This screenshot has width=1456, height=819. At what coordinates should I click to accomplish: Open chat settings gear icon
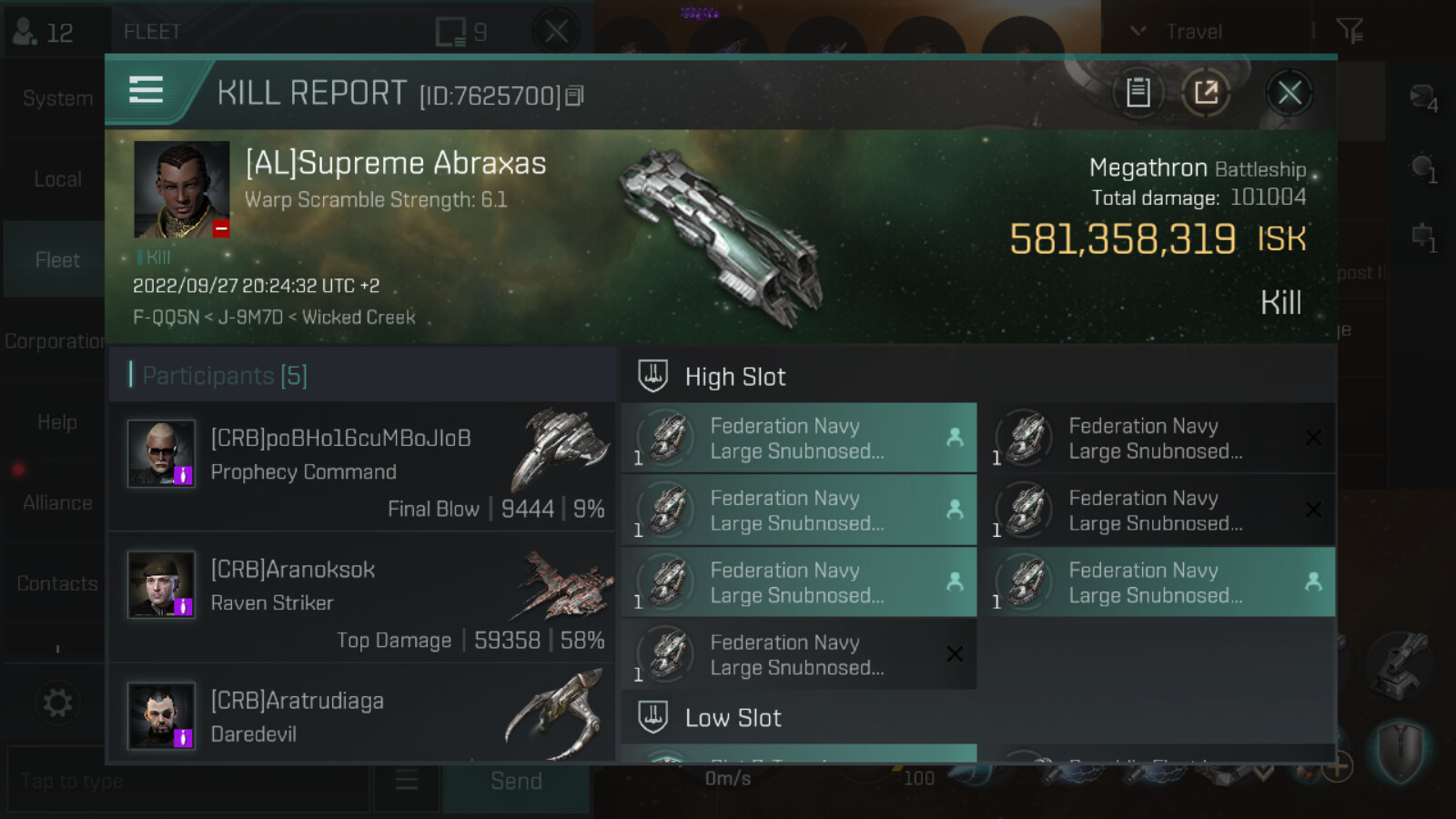click(x=56, y=703)
